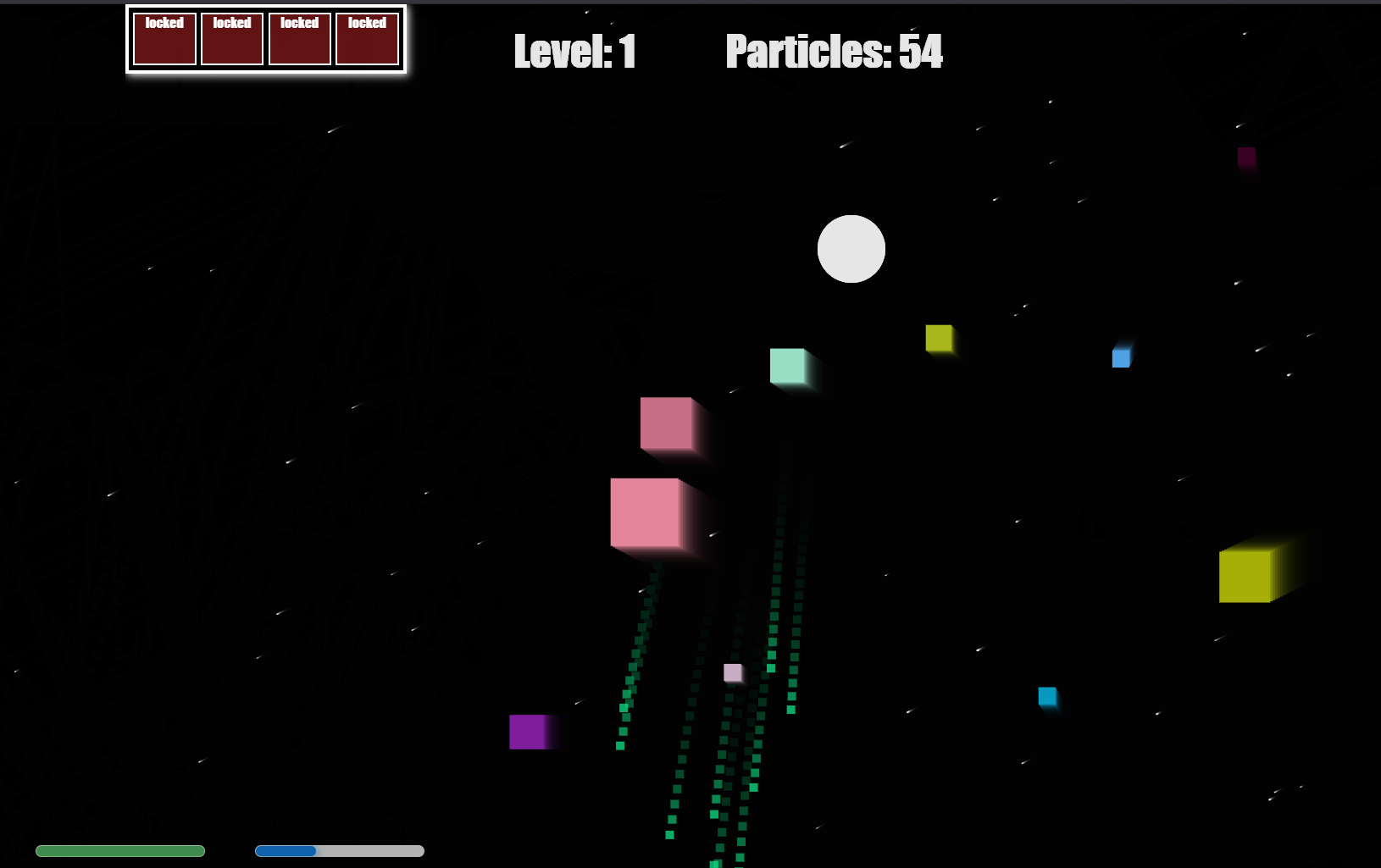Select the small yellow cube near the top
This screenshot has height=868, width=1381.
pyautogui.click(x=940, y=338)
